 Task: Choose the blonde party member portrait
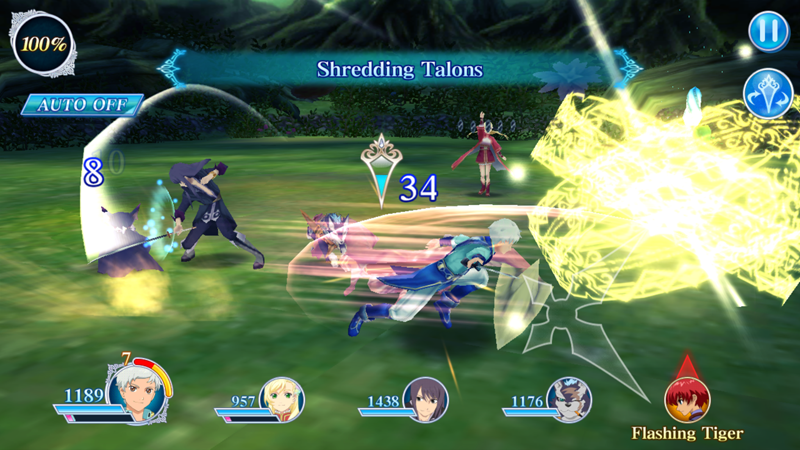281,400
